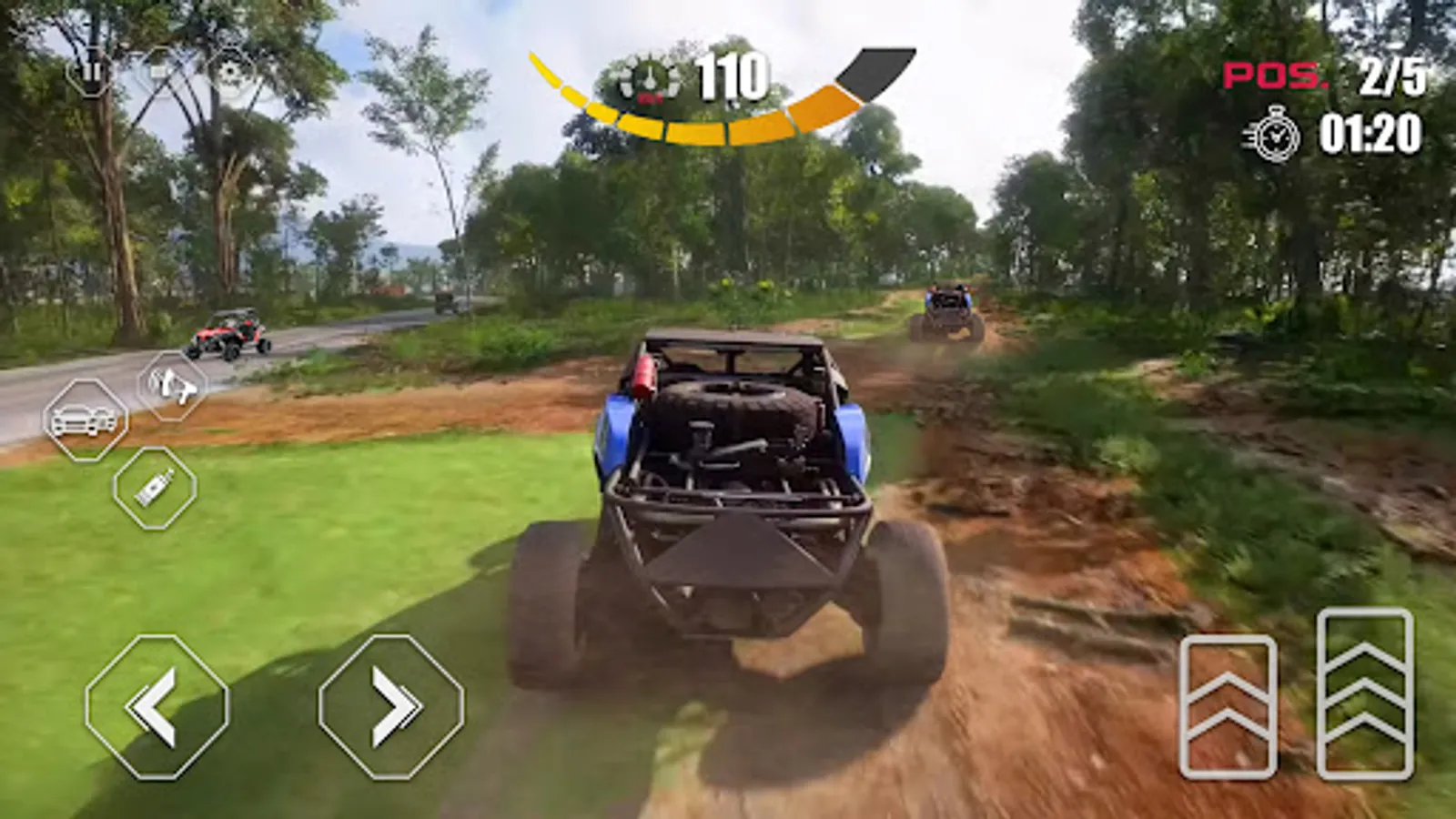Activate nitro boost with the bottle icon
This screenshot has width=1456, height=819.
[x=155, y=489]
